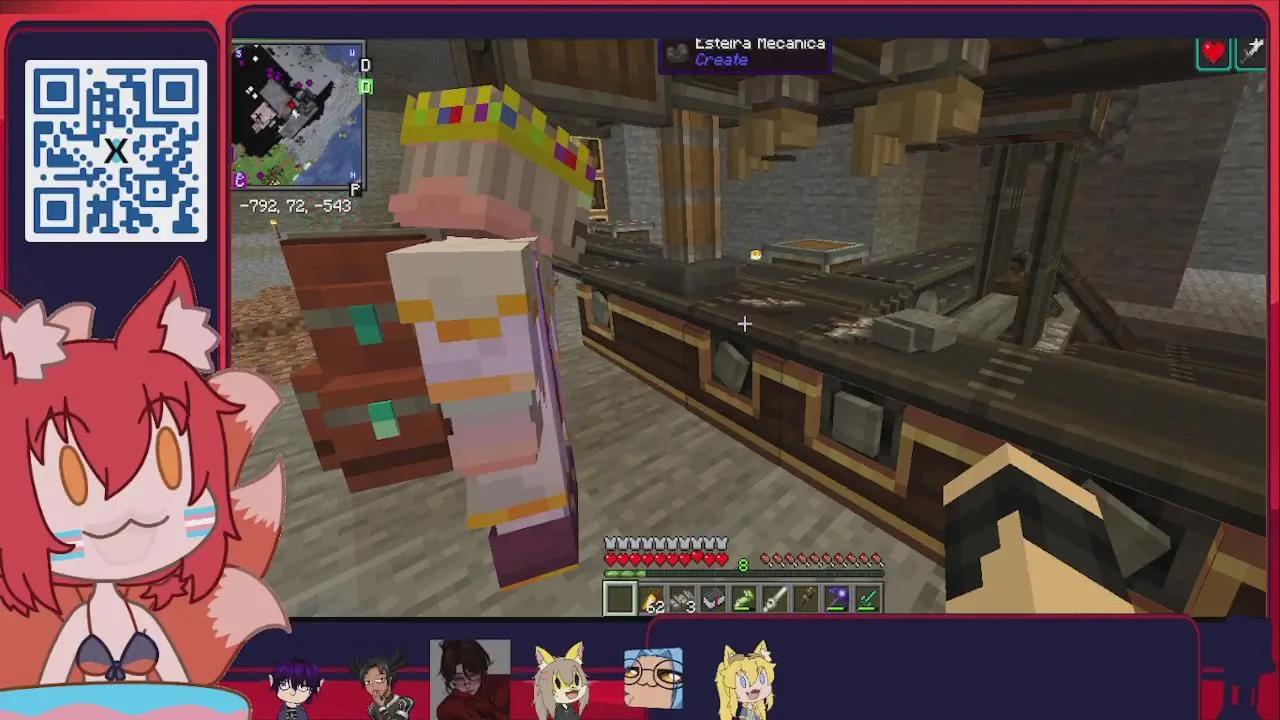Toggle the P marker below the minimap

tap(354, 188)
